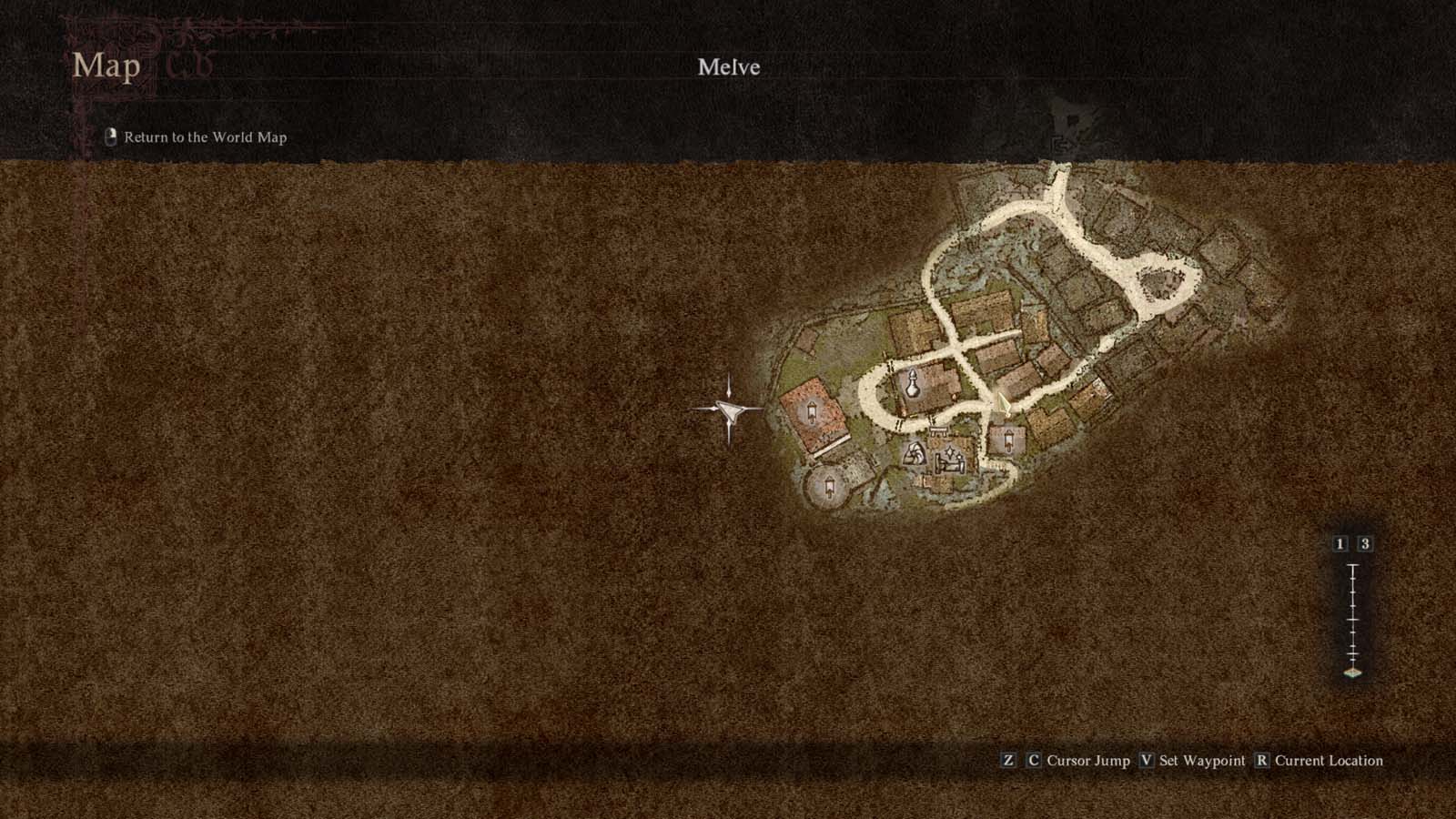Select the Melve title at the top

(728, 66)
